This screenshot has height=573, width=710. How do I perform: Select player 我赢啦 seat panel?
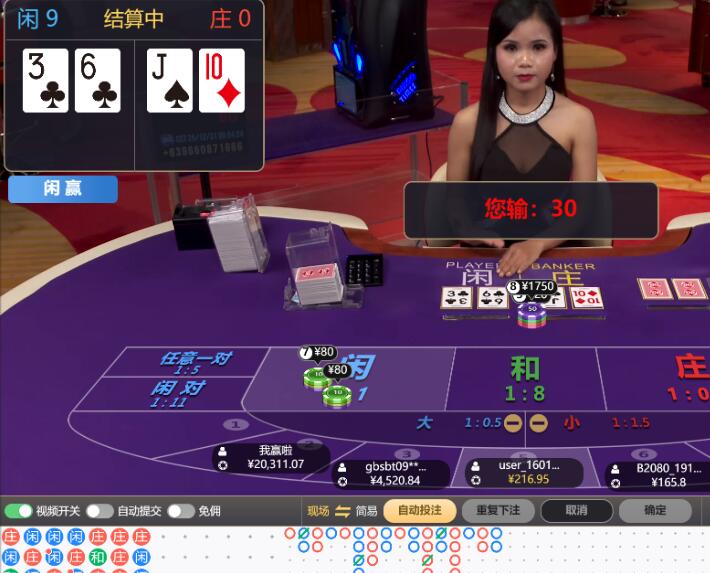pyautogui.click(x=271, y=458)
